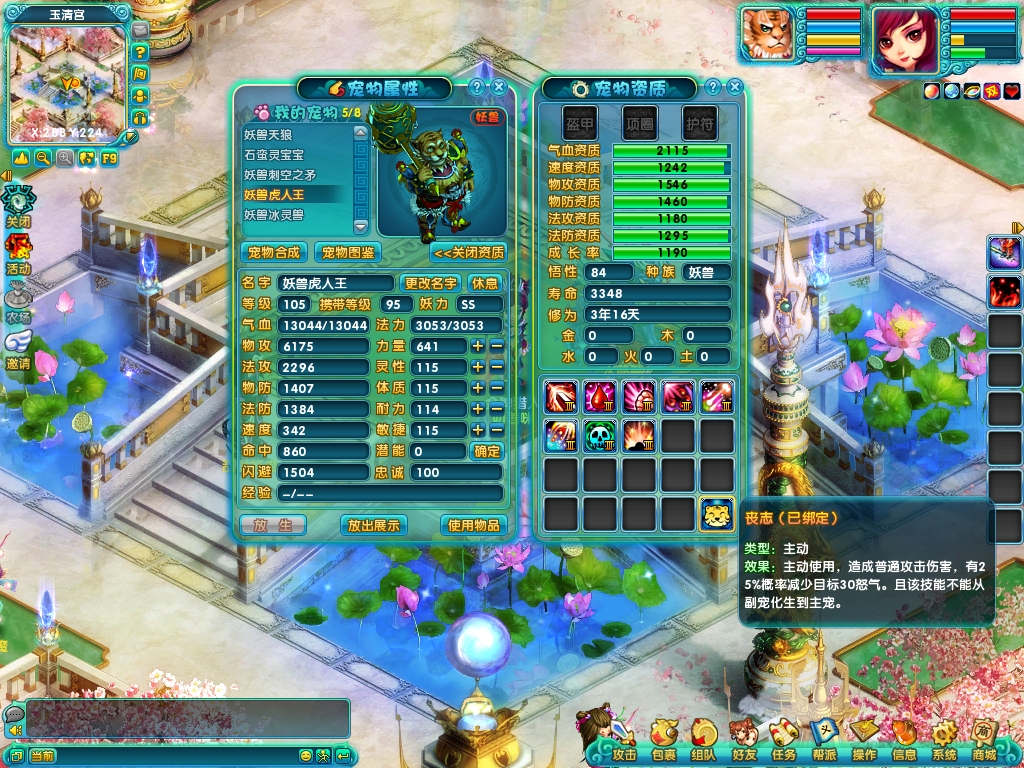Select the green skull pet skill icon

pyautogui.click(x=598, y=435)
